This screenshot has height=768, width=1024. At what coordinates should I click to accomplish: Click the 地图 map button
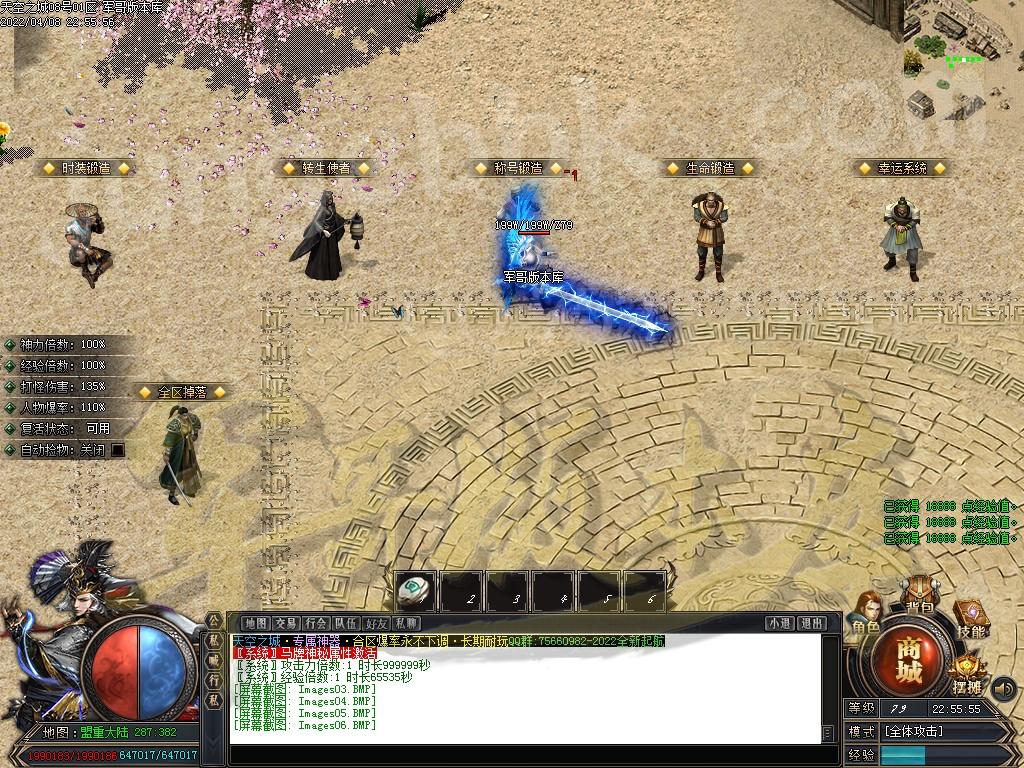click(x=256, y=623)
